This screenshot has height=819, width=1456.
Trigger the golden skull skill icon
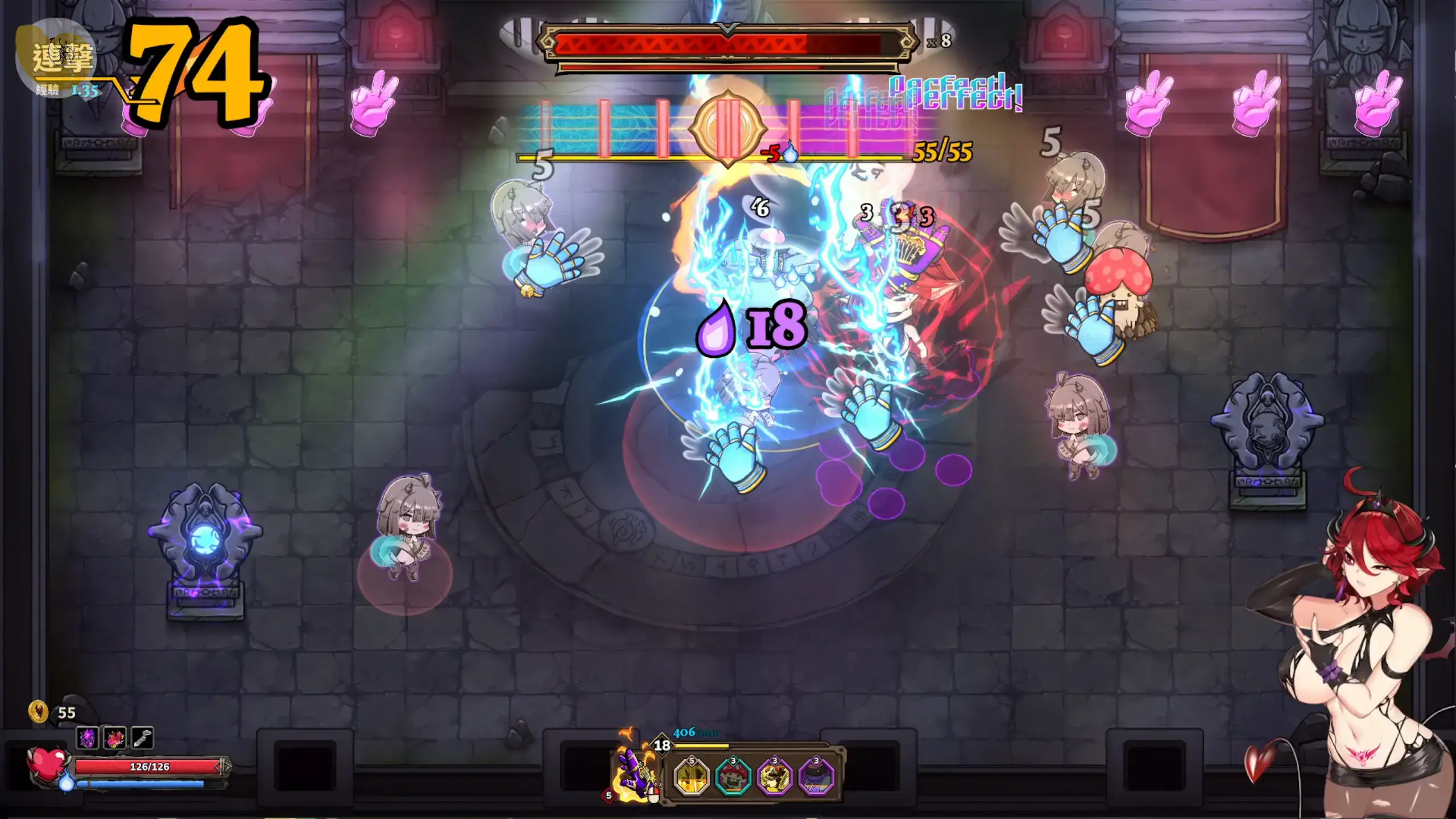click(x=775, y=776)
